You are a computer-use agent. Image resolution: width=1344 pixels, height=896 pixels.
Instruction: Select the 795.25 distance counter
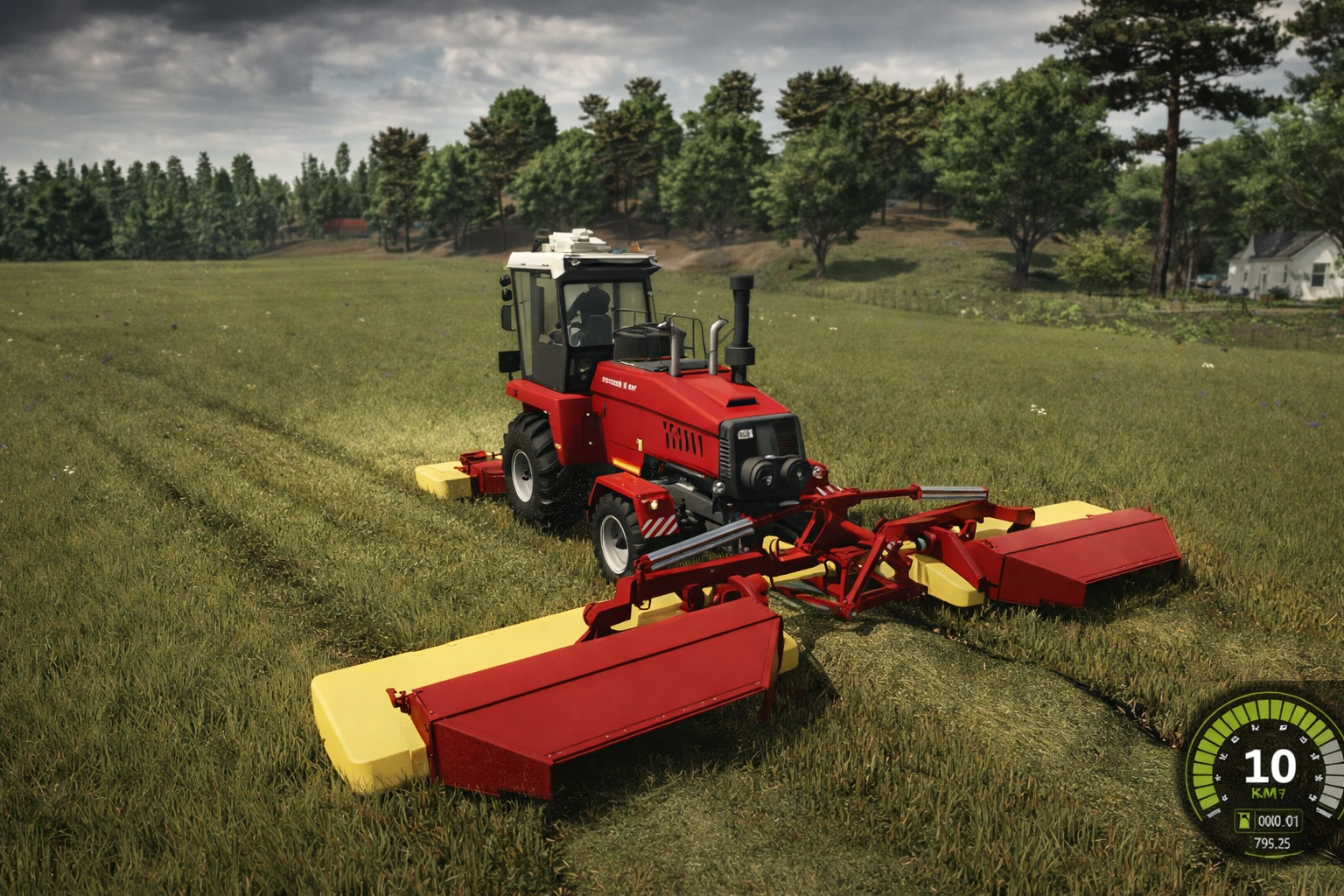tap(1273, 843)
